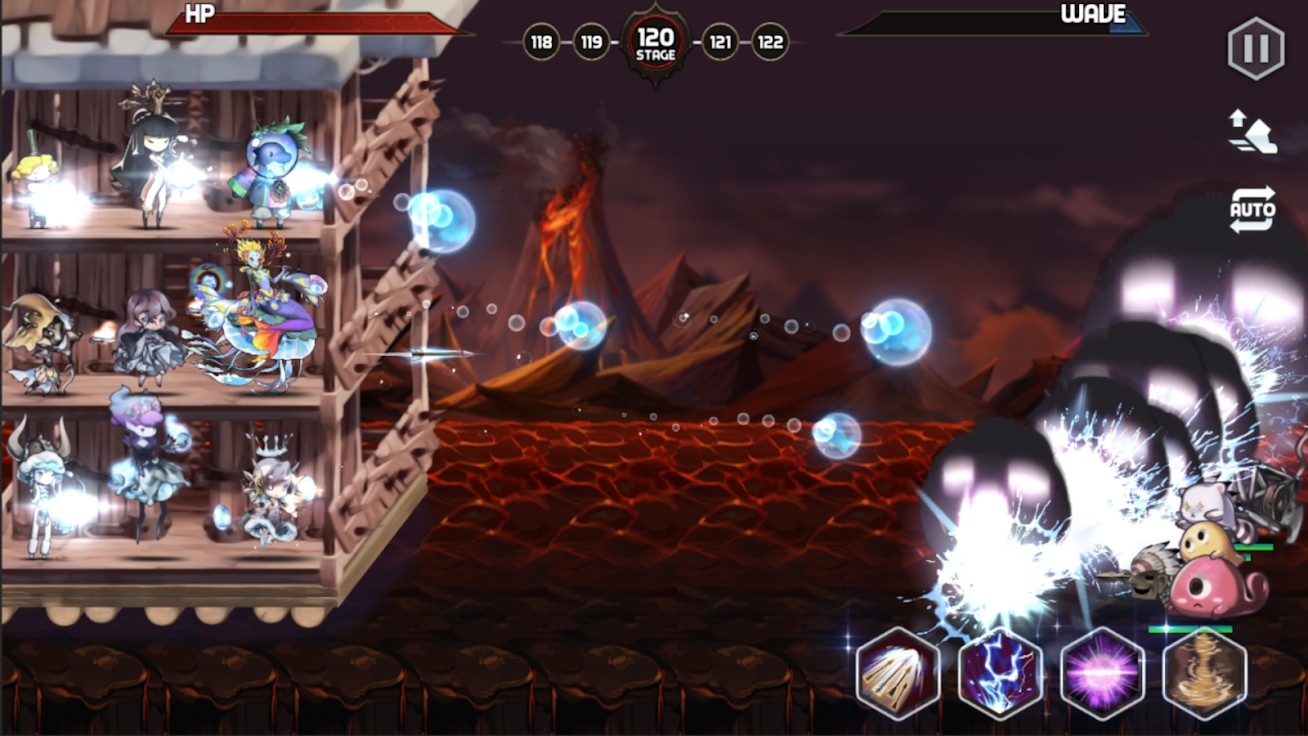The width and height of the screenshot is (1308, 736).
Task: Click the speed-up arrow icon
Action: [1252, 132]
